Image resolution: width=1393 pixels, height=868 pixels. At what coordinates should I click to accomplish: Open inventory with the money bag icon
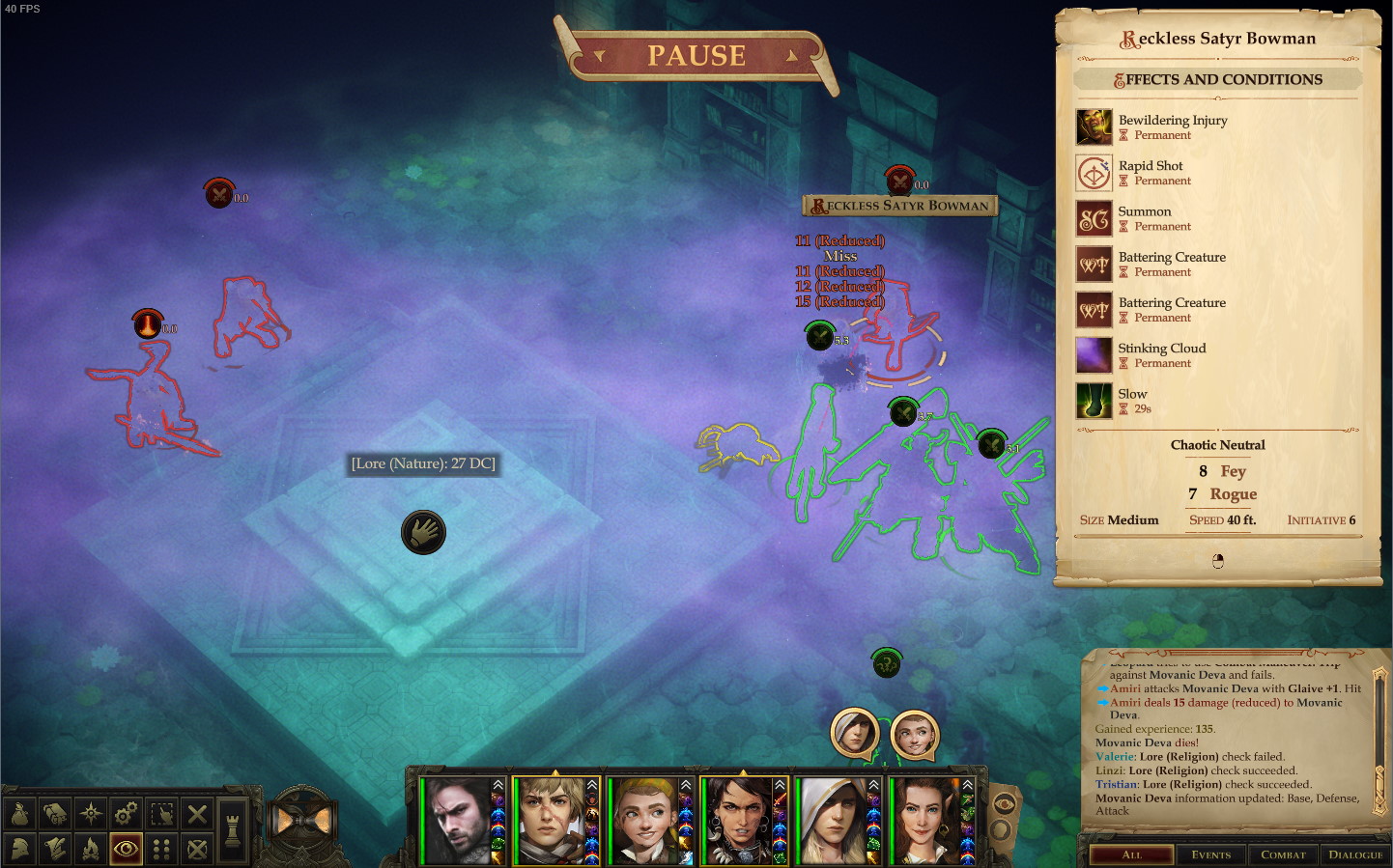point(20,814)
